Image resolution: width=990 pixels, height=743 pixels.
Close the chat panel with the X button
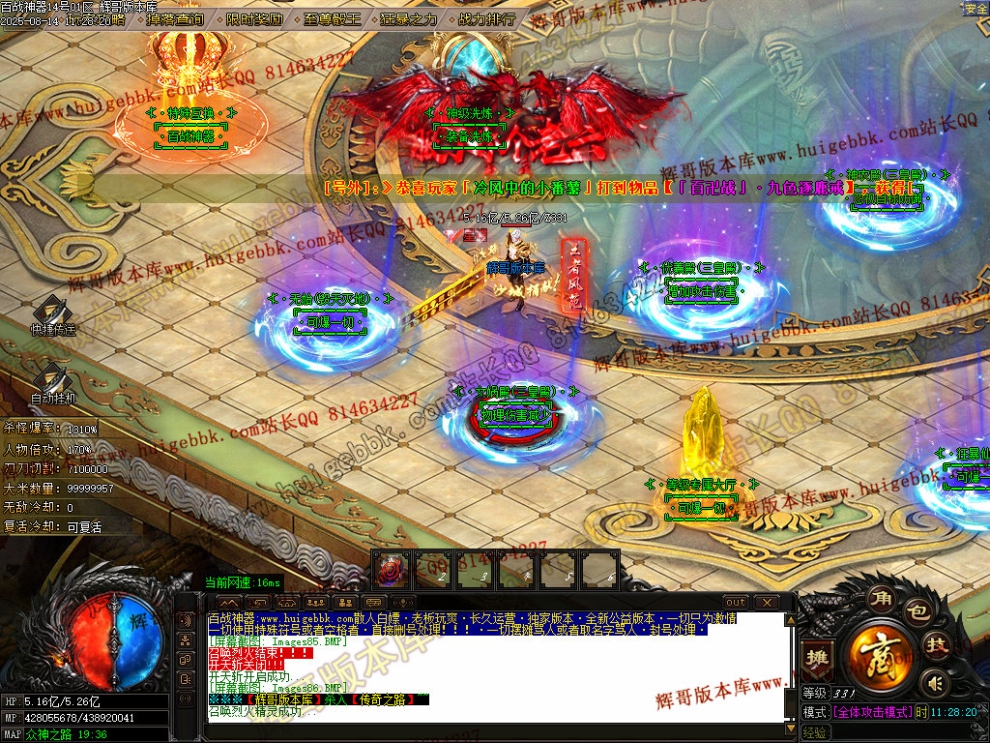tap(766, 602)
